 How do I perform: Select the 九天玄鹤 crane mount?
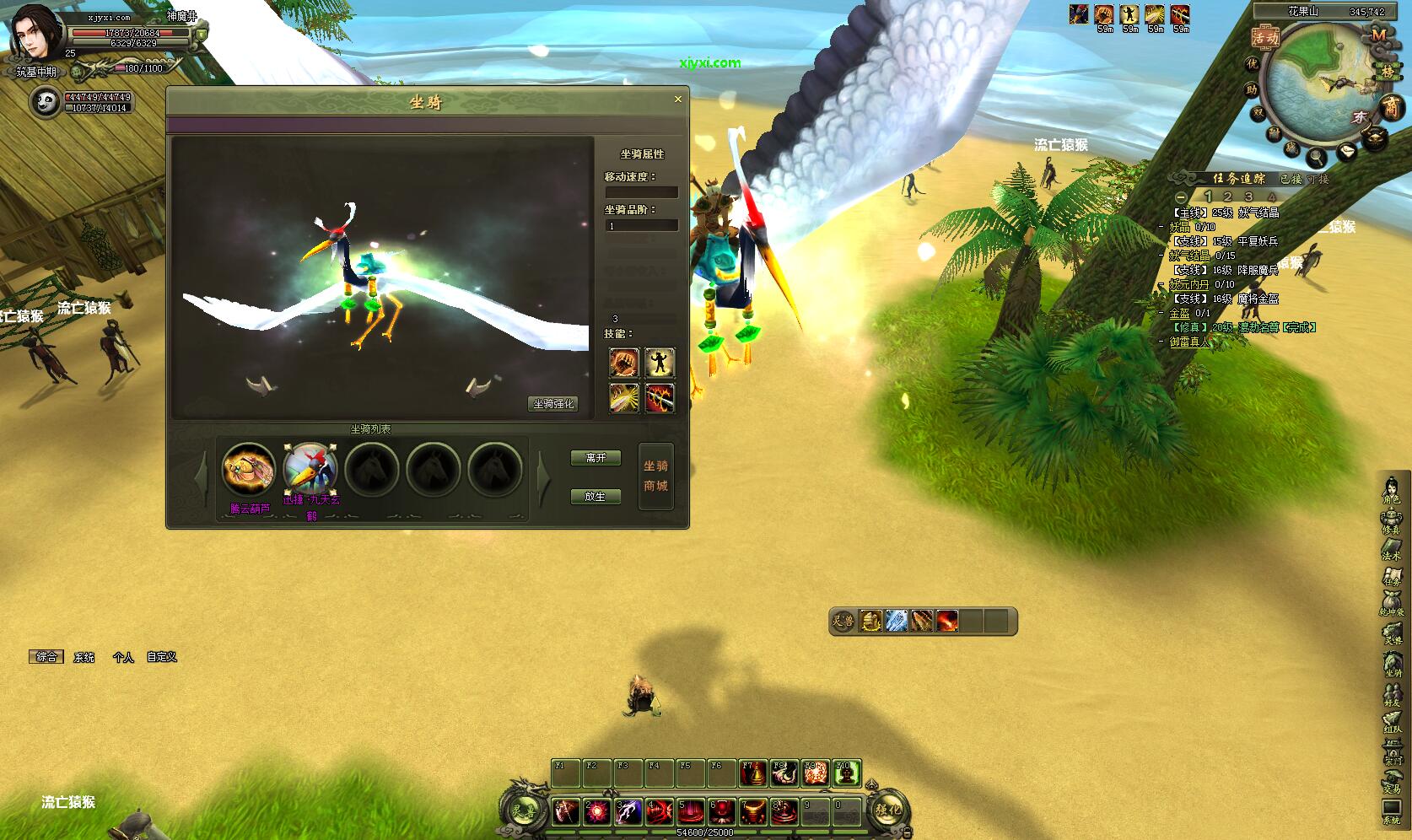[310, 469]
